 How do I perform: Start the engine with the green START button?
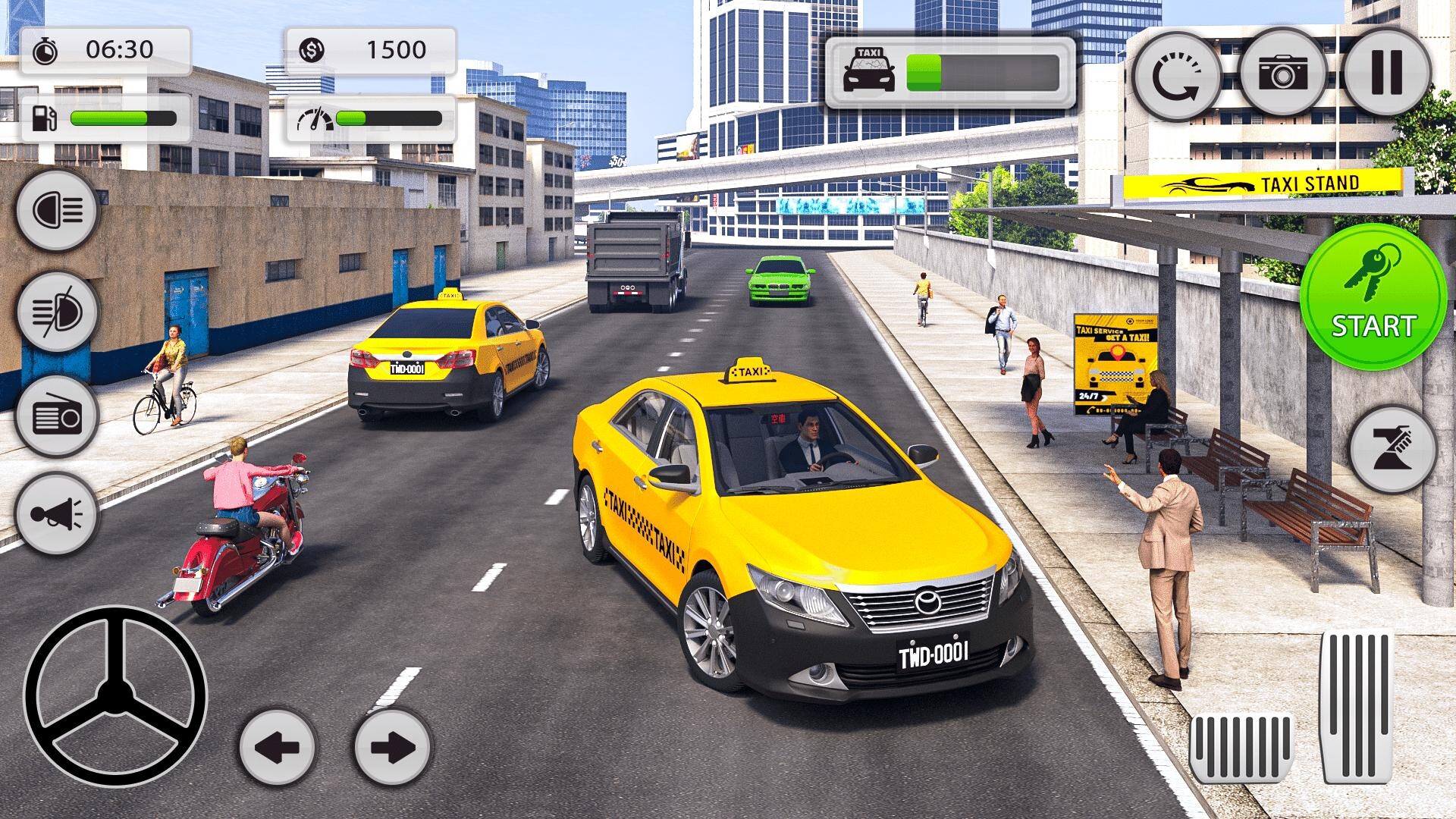[1373, 297]
